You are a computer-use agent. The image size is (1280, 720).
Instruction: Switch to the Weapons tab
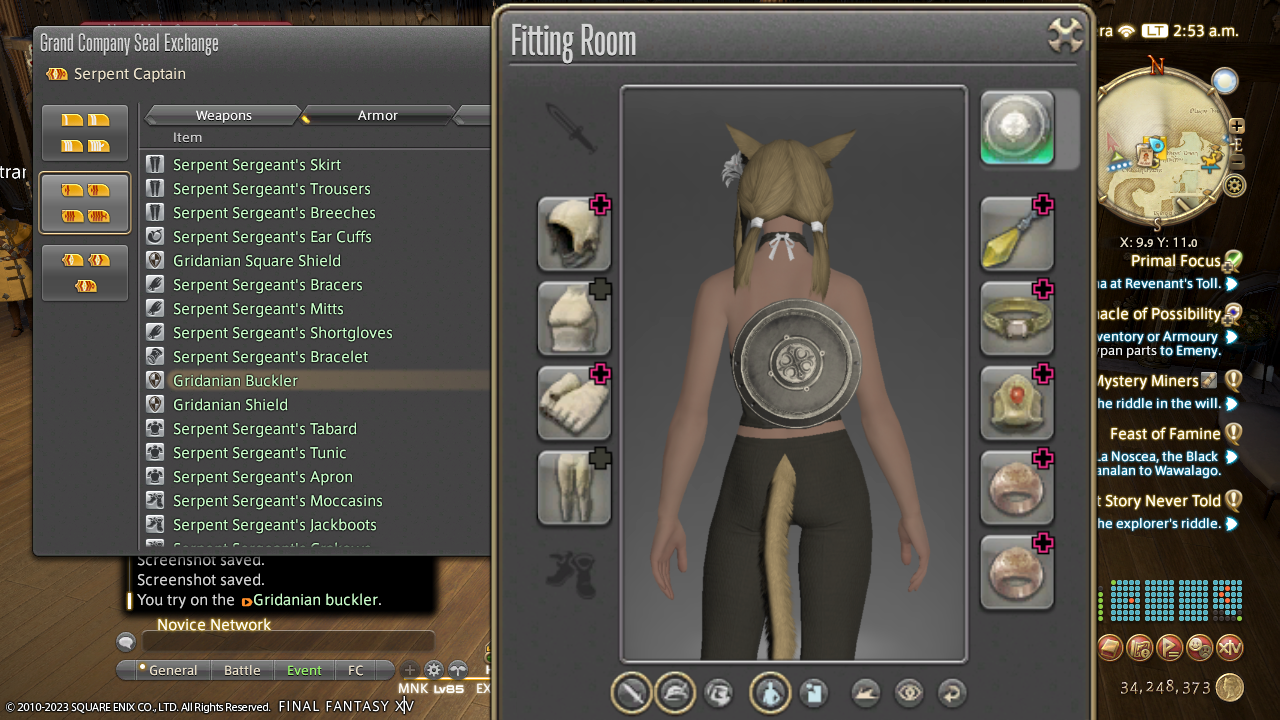(223, 116)
